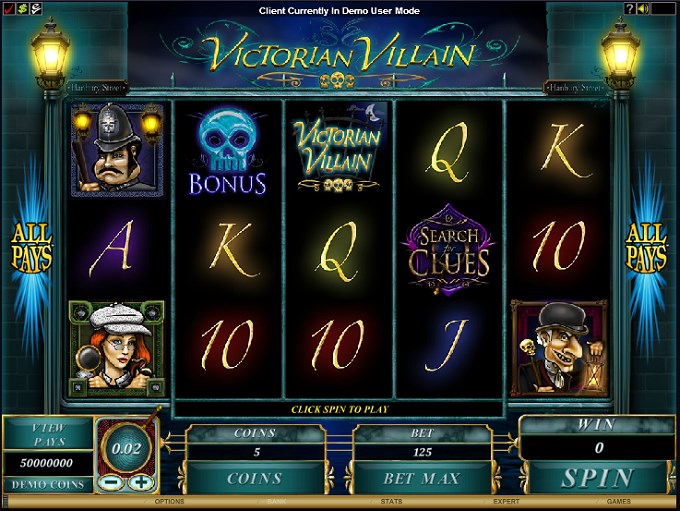Select the COINS button
The image size is (680, 511).
[254, 478]
